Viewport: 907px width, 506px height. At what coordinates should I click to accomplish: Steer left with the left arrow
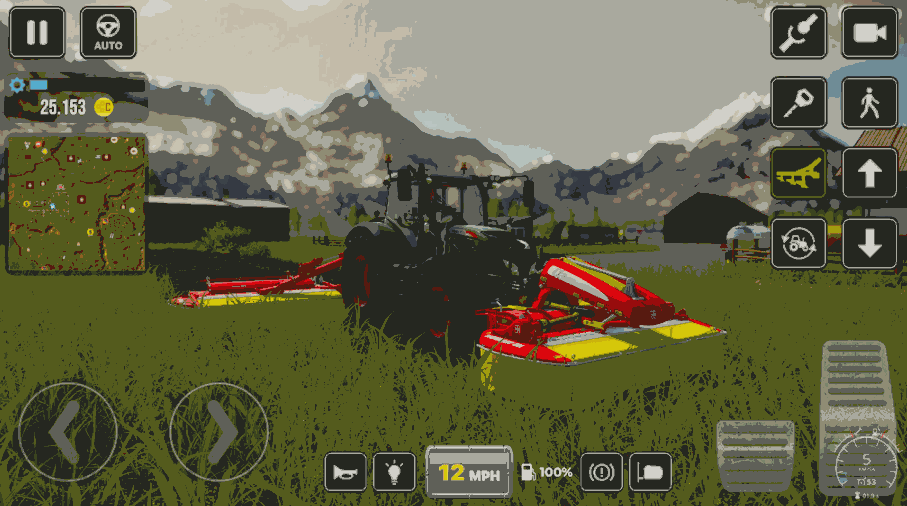[67, 432]
